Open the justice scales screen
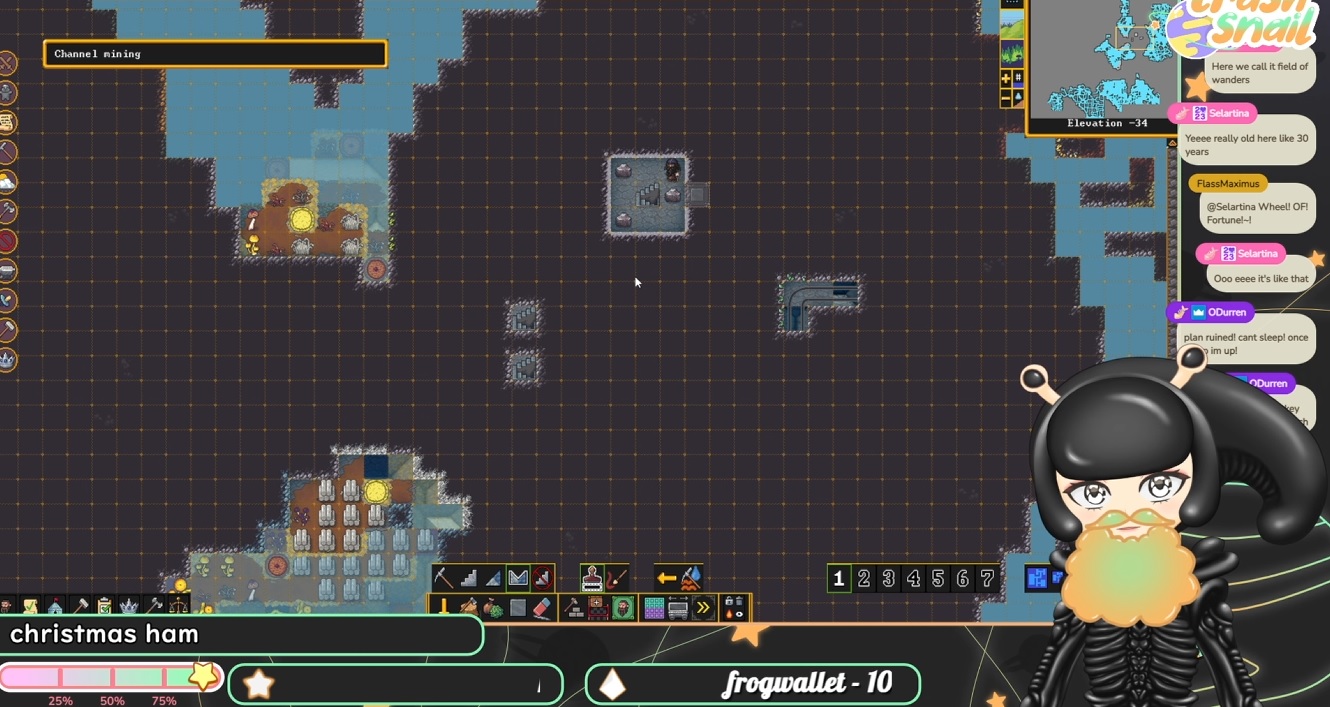Viewport: 1330px width, 707px height. (179, 606)
